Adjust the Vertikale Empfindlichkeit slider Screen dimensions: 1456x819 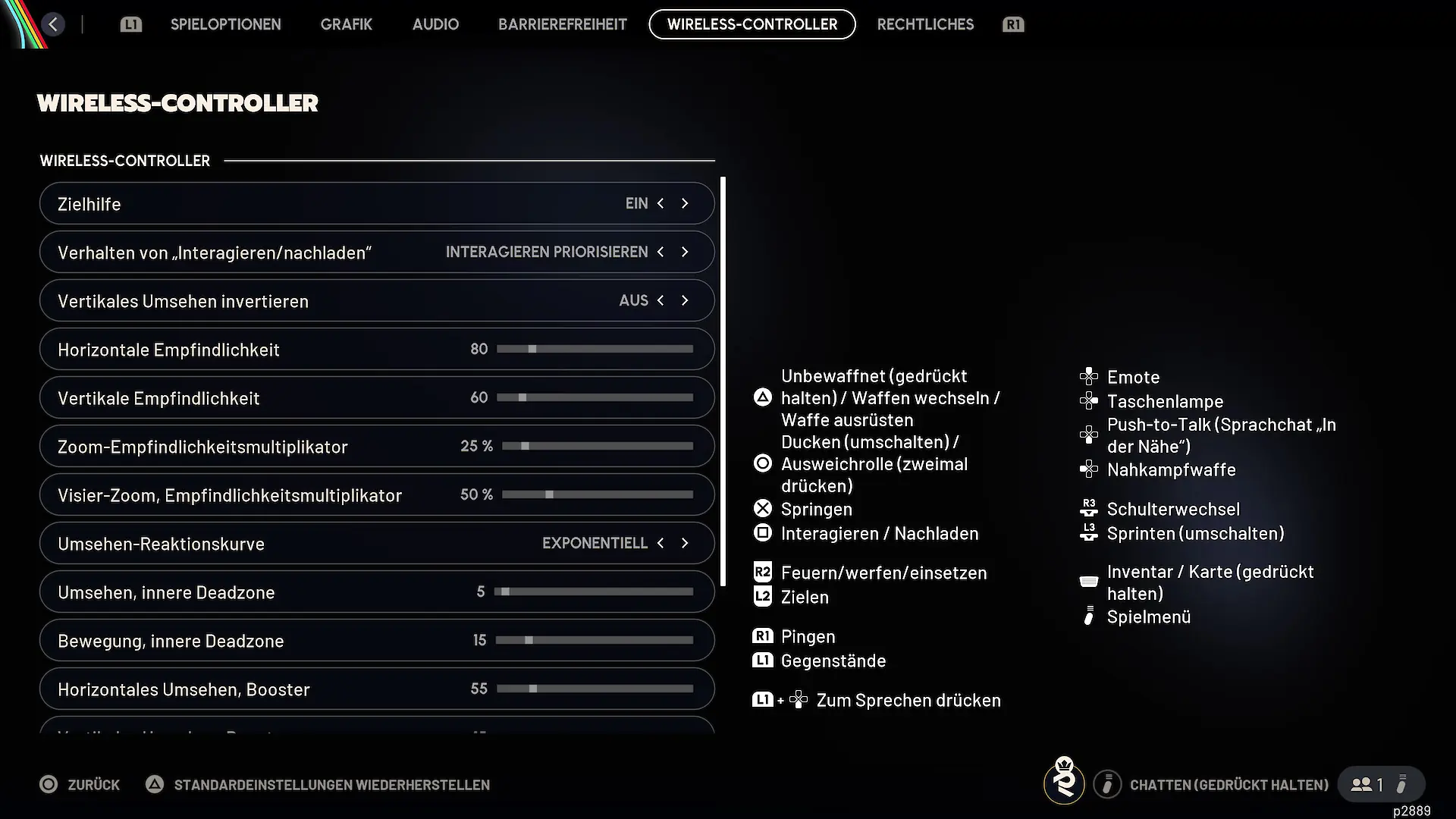(595, 397)
